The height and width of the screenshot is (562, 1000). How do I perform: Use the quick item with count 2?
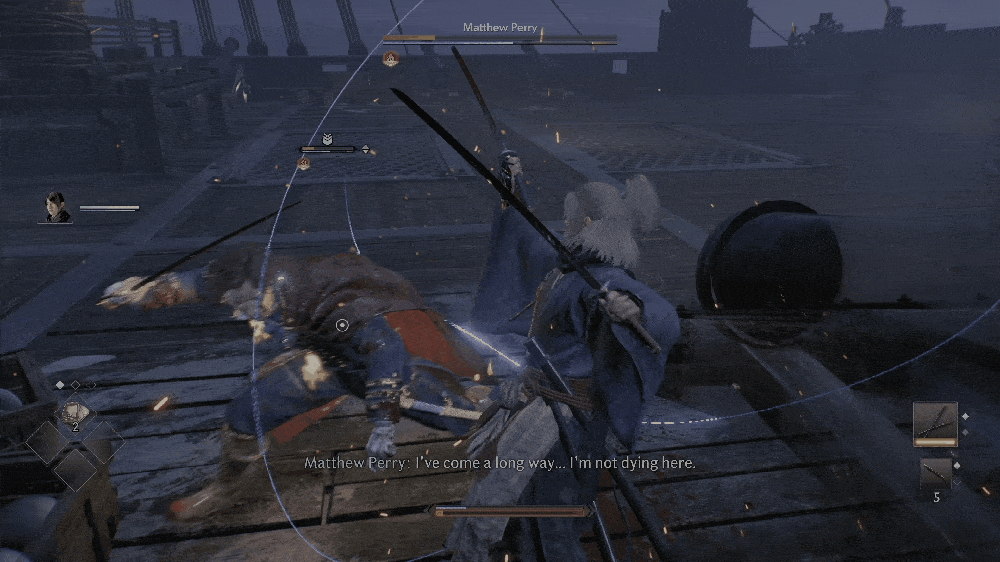tap(75, 412)
